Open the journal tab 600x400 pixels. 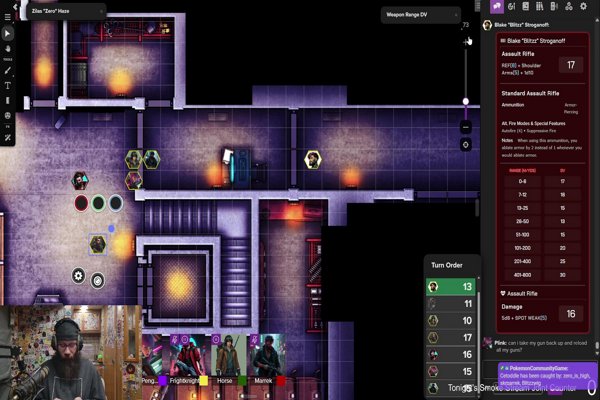[x=525, y=8]
